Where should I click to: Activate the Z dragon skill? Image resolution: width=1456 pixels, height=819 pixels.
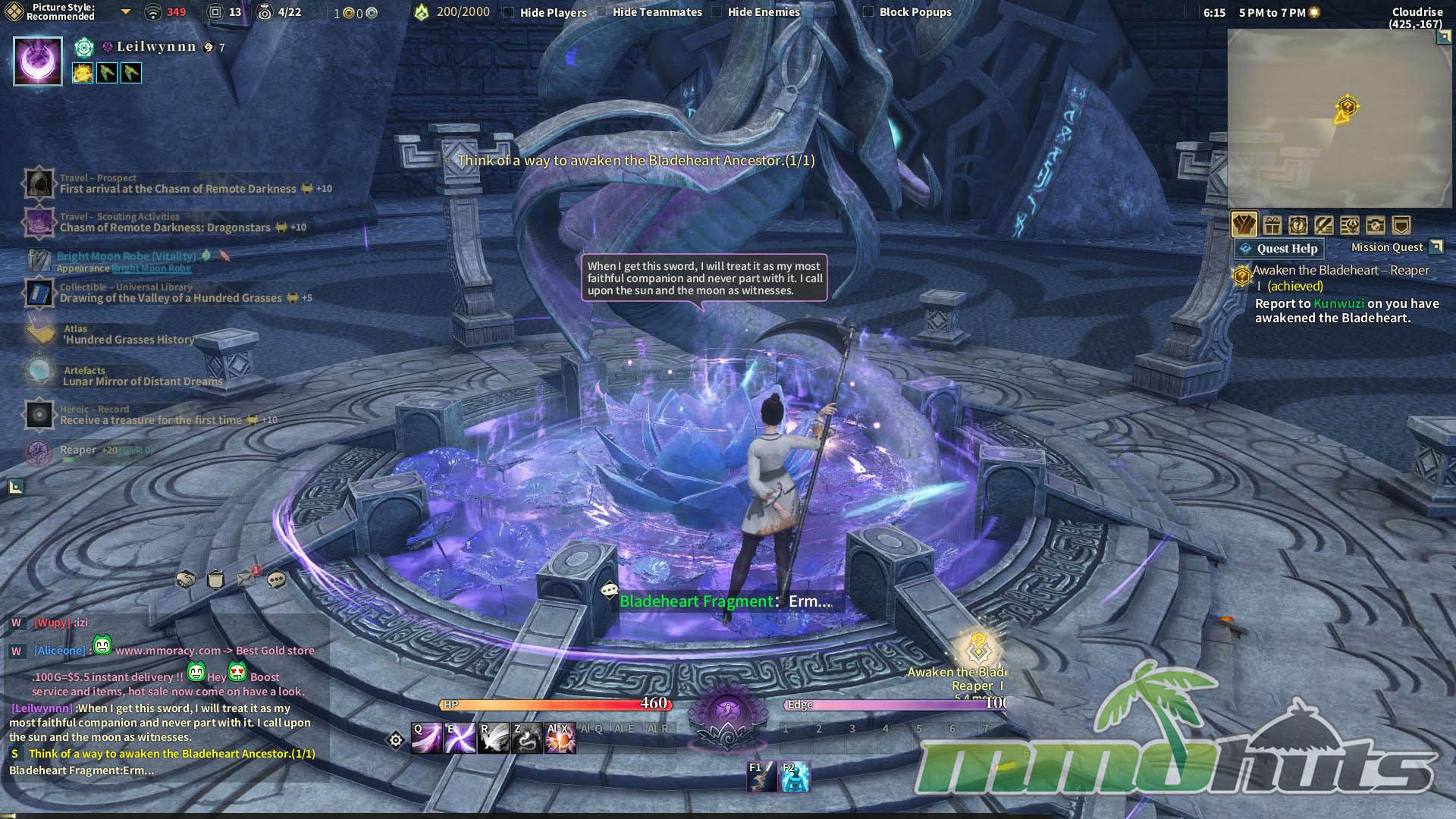(527, 739)
